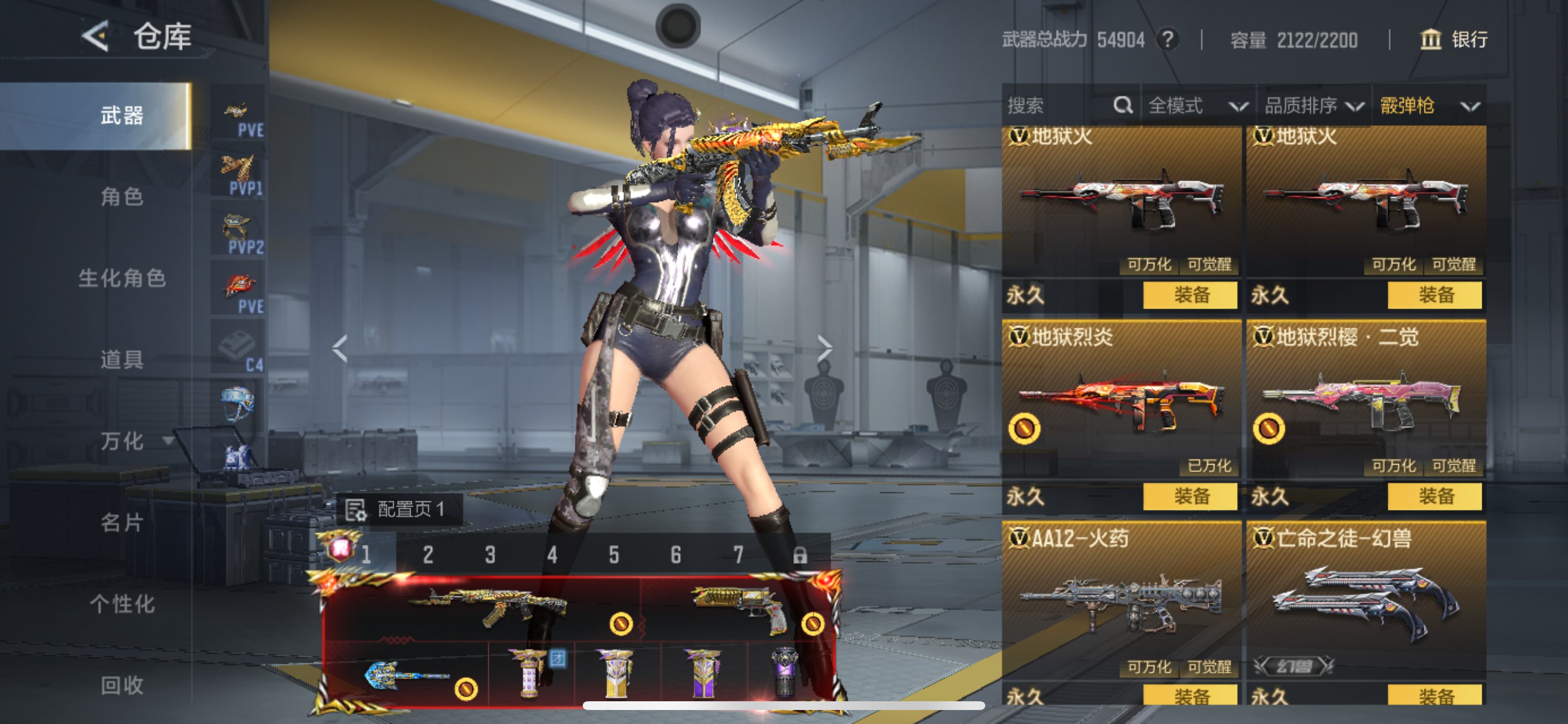
Task: Open the 霰弹枪 weapon type dropdown
Action: [x=1428, y=106]
